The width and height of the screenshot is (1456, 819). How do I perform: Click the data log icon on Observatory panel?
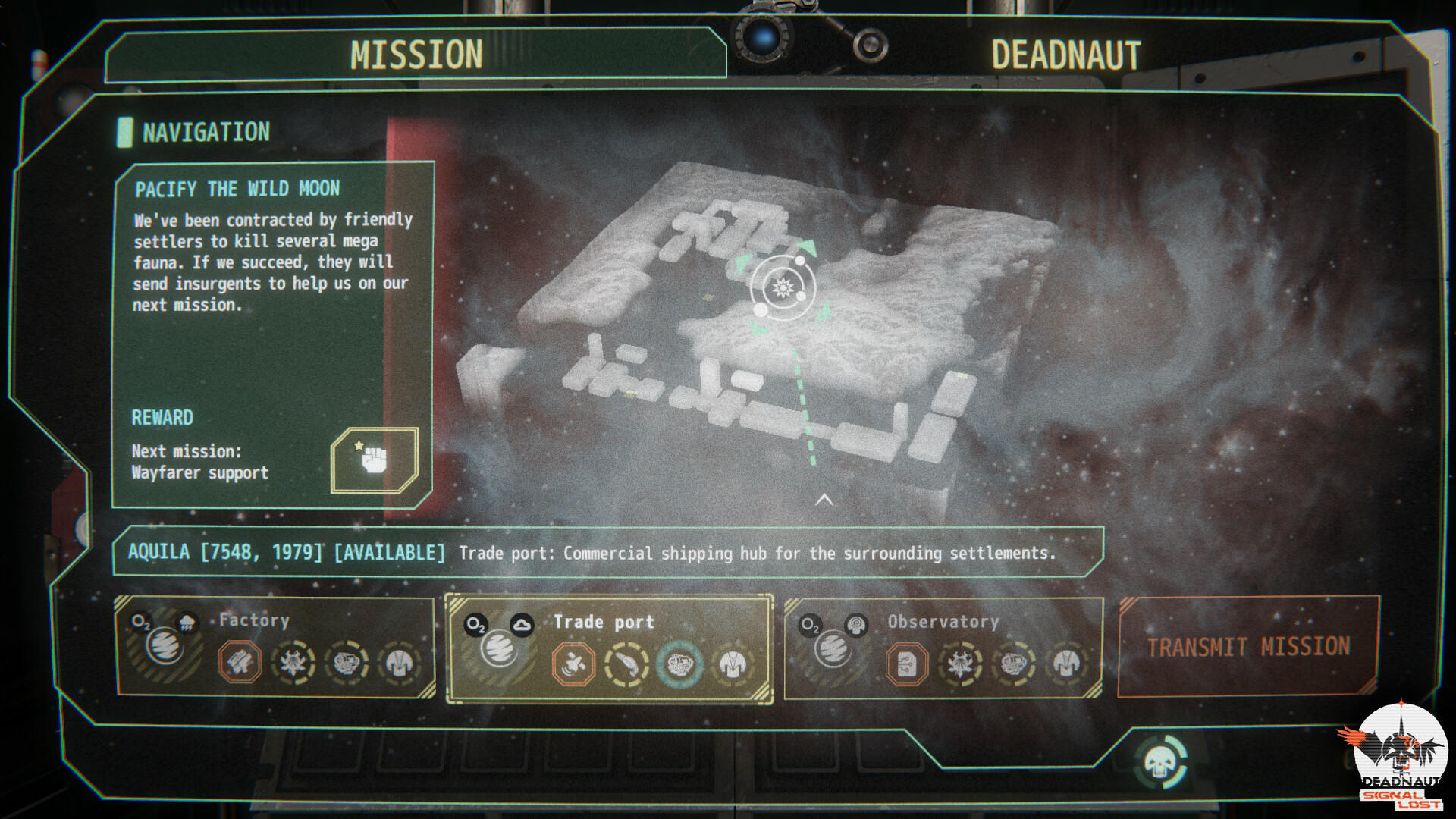[906, 662]
